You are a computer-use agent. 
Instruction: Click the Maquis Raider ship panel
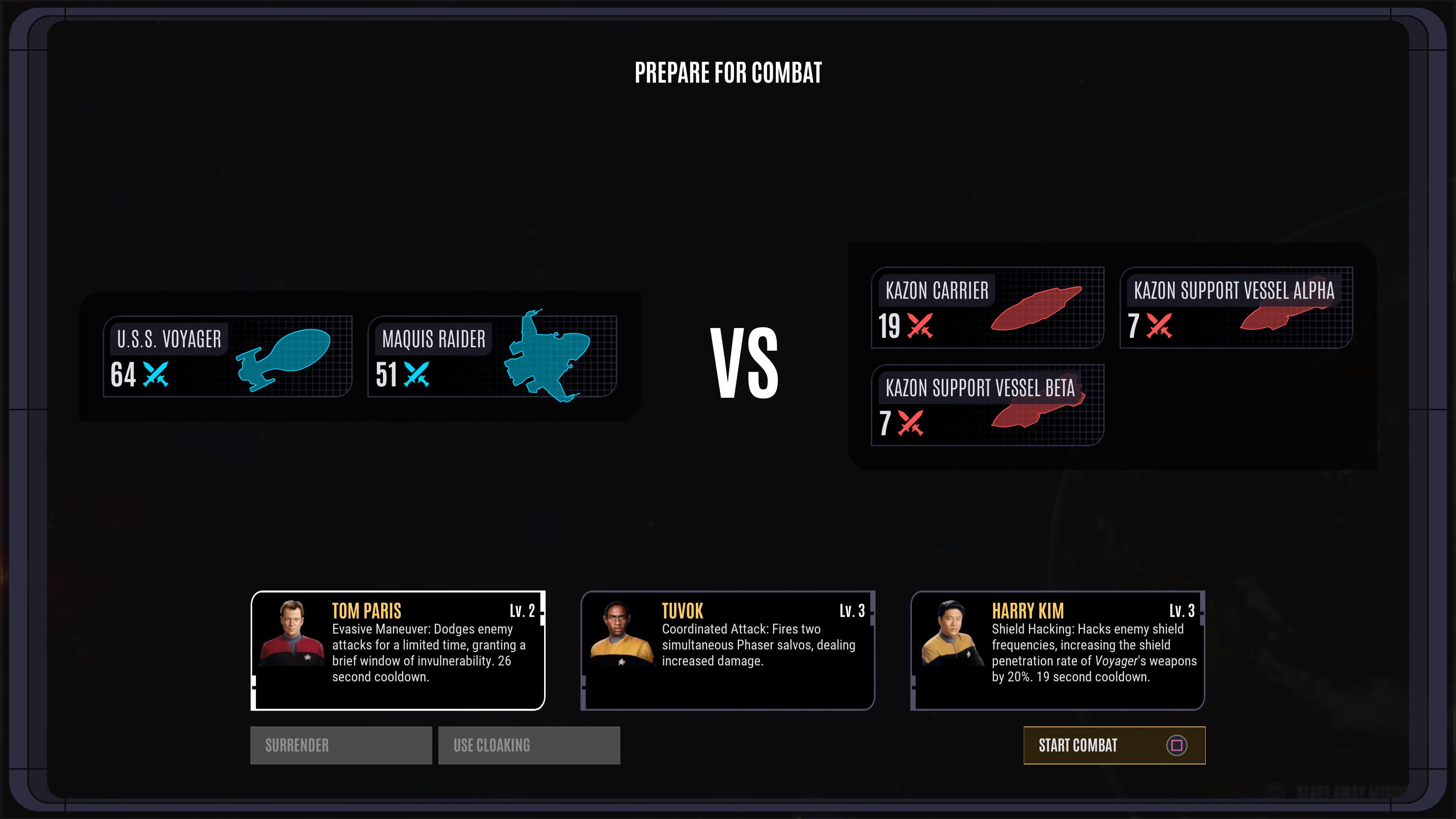492,356
